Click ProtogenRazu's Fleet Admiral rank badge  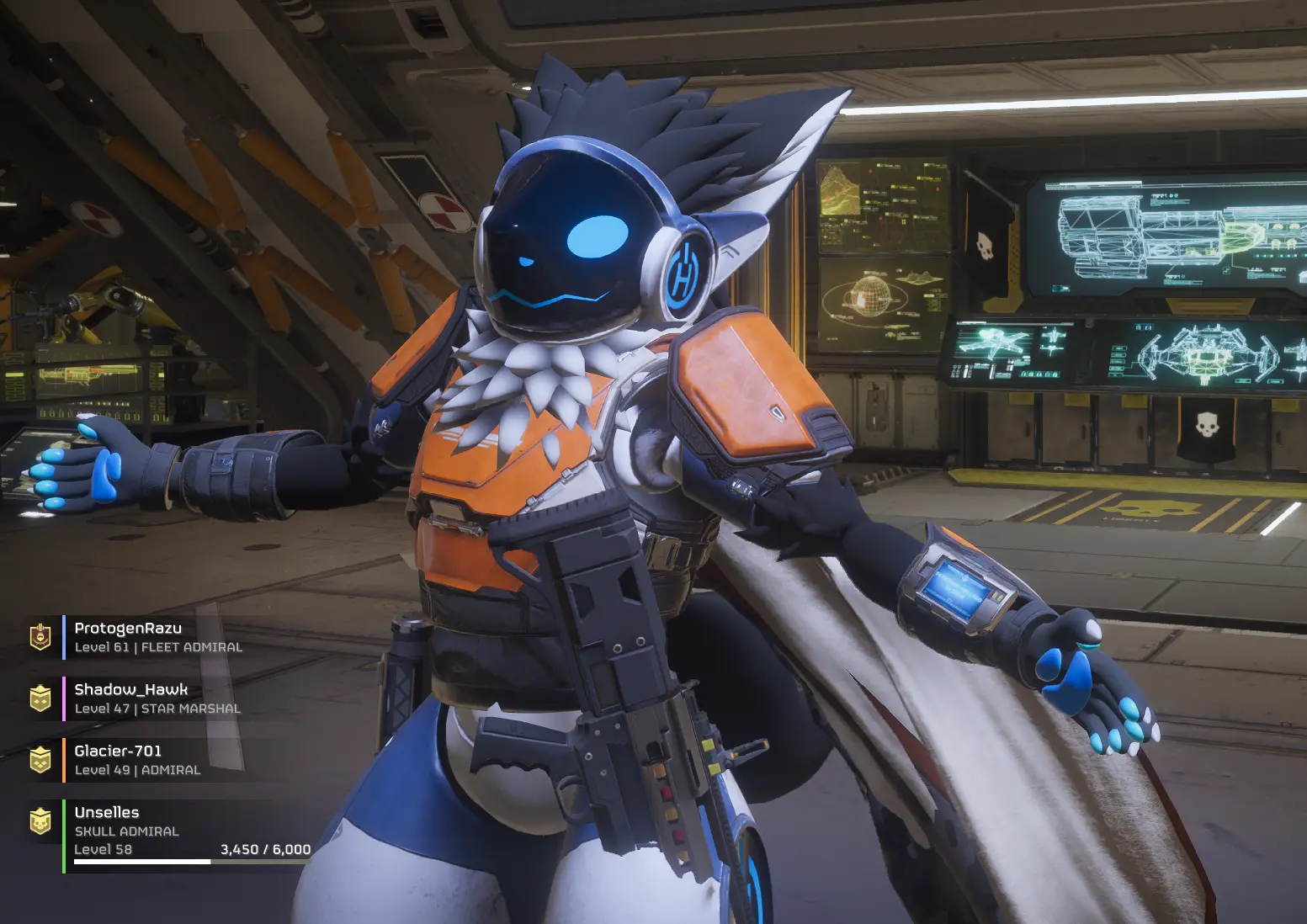coord(40,637)
